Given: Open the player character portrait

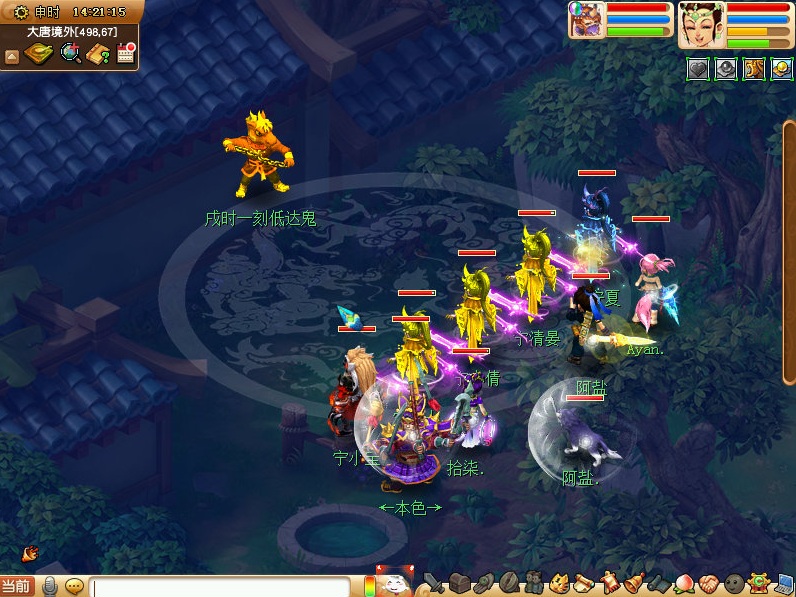Looking at the screenshot, I should pyautogui.click(x=701, y=24).
